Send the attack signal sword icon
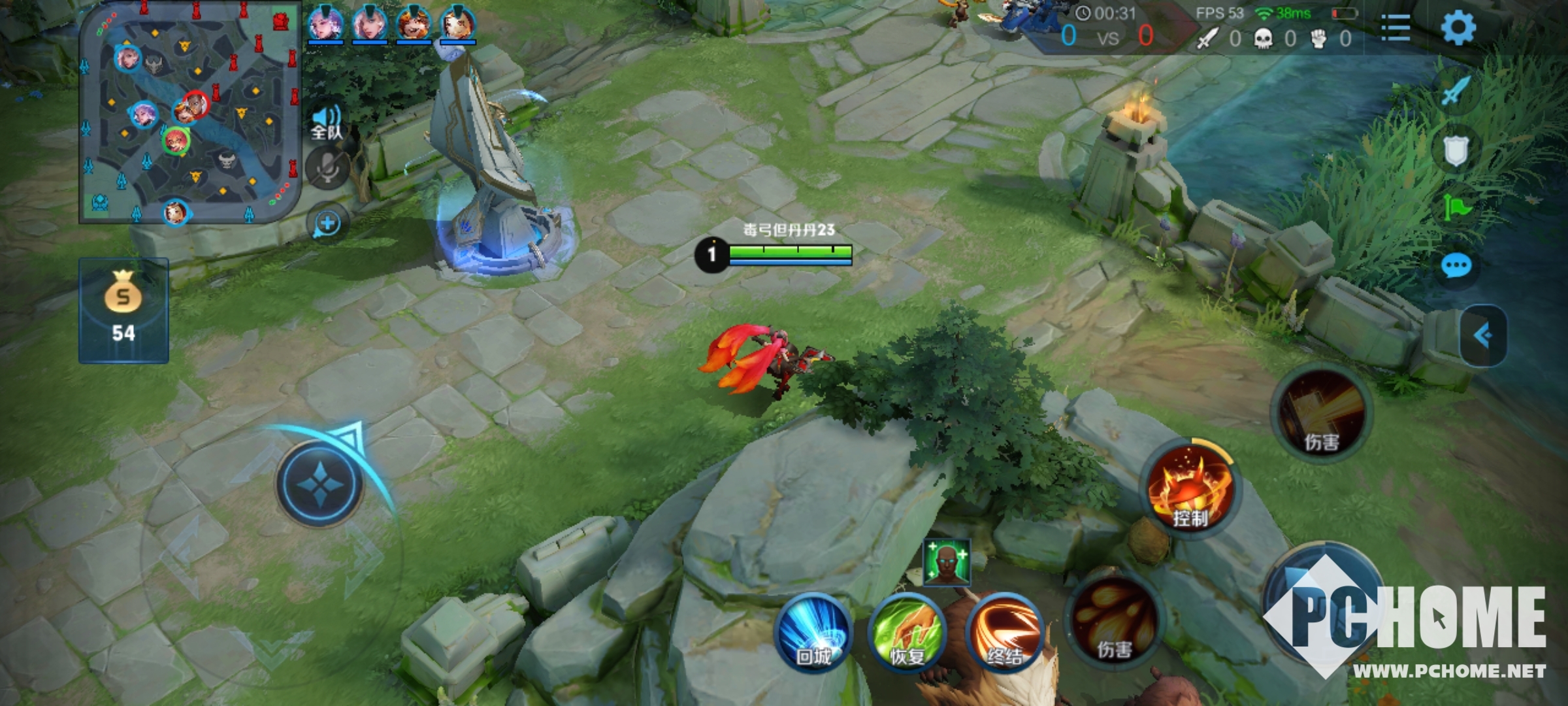This screenshot has width=1568, height=706. pos(1455,90)
